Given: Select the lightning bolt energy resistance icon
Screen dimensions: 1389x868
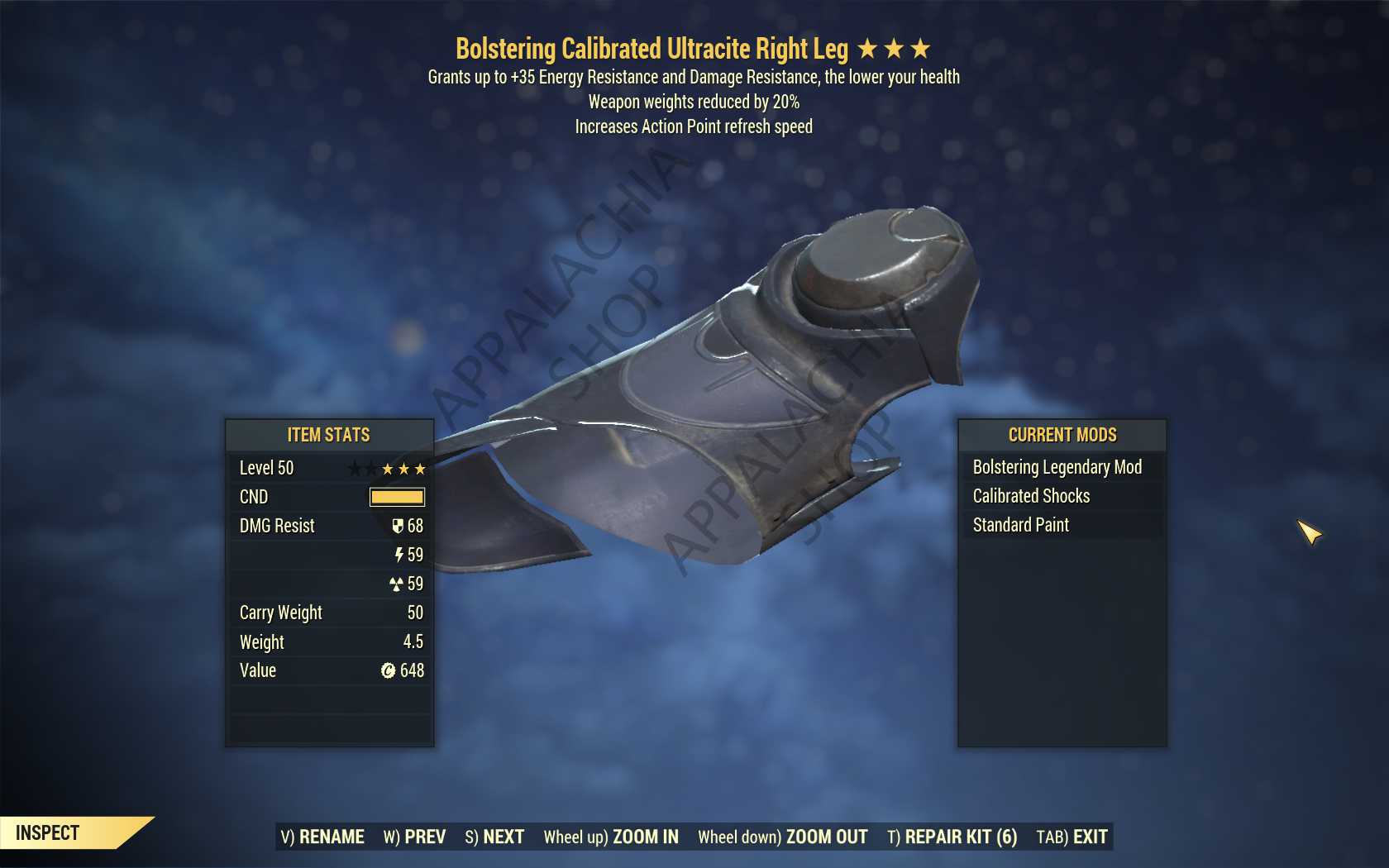Looking at the screenshot, I should click(400, 555).
